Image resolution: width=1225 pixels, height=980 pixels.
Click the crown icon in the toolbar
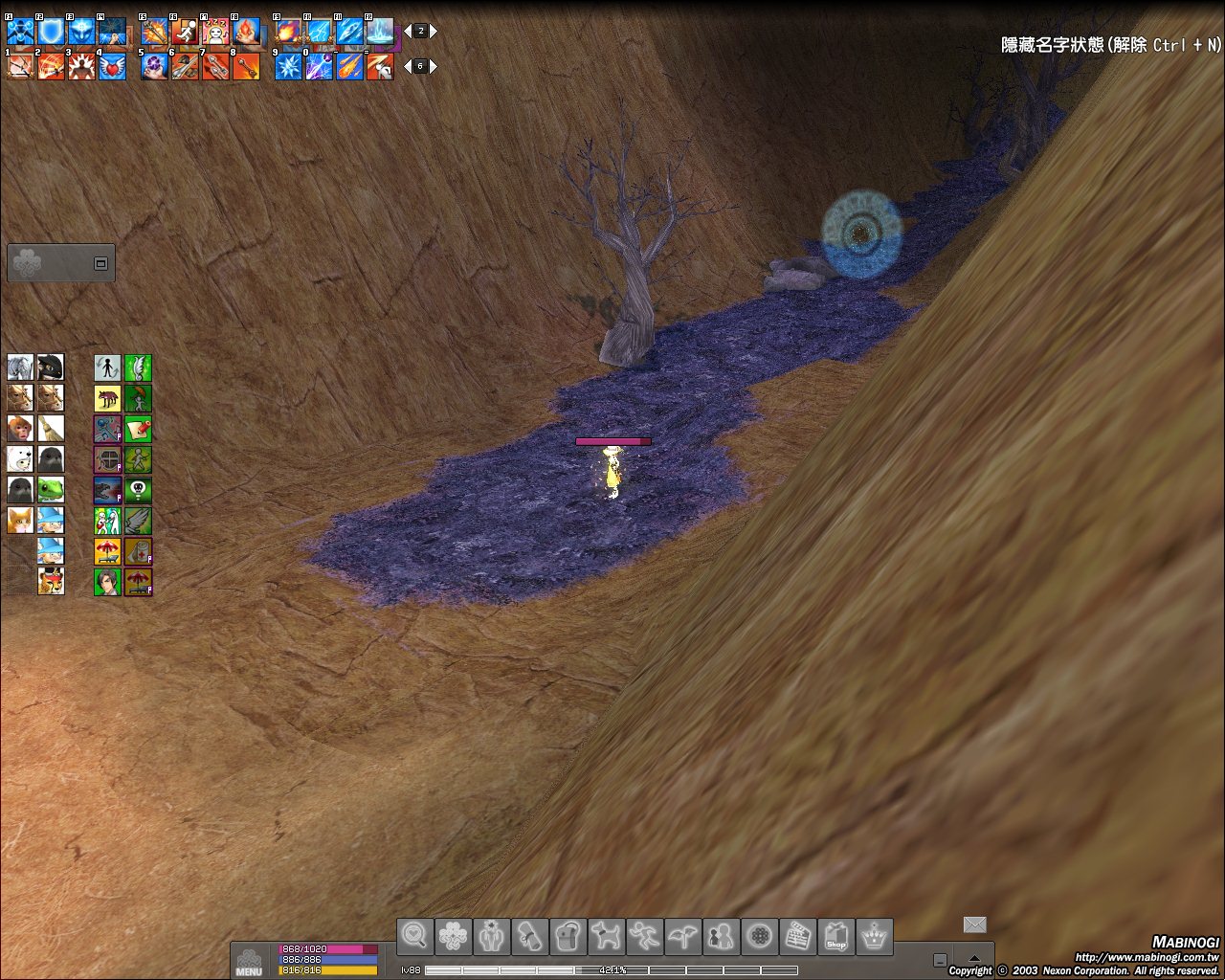pos(874,936)
